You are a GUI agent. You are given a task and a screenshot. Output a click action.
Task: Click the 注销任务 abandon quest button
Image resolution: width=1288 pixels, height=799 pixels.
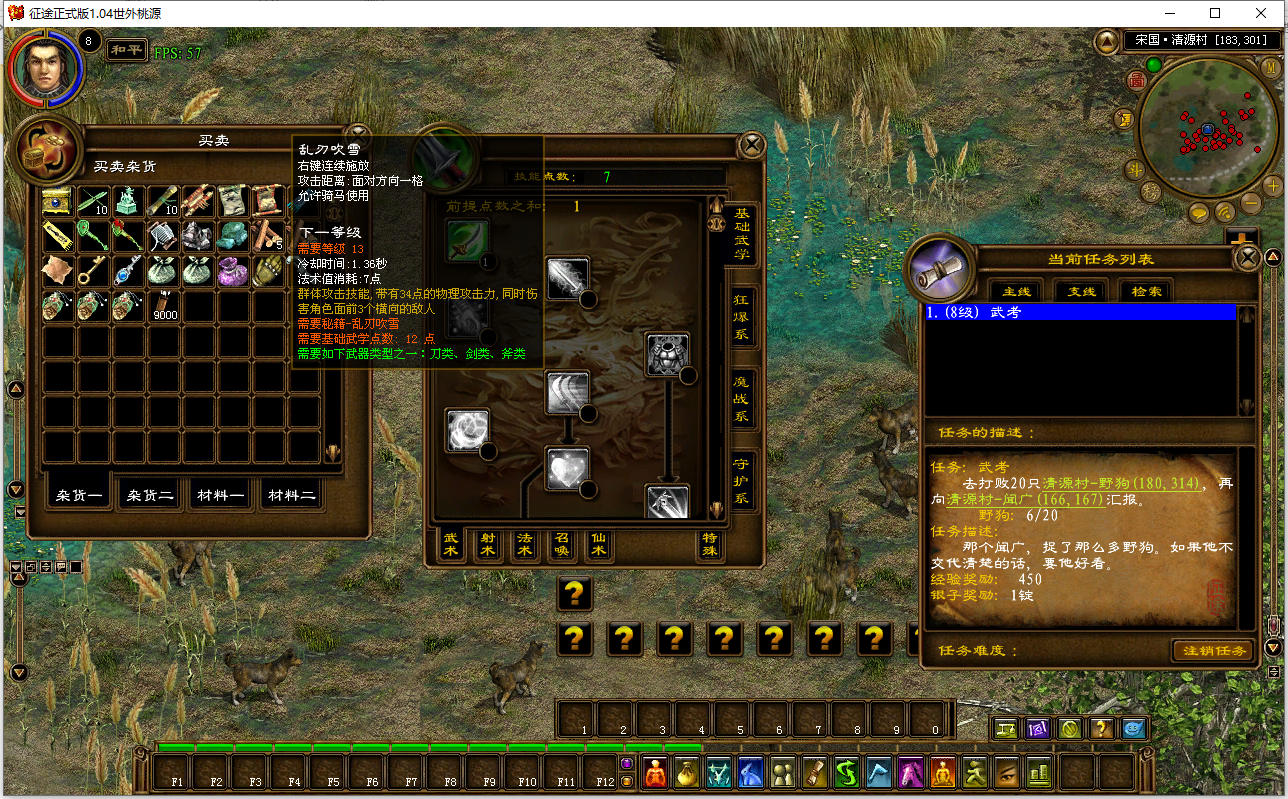(1211, 651)
